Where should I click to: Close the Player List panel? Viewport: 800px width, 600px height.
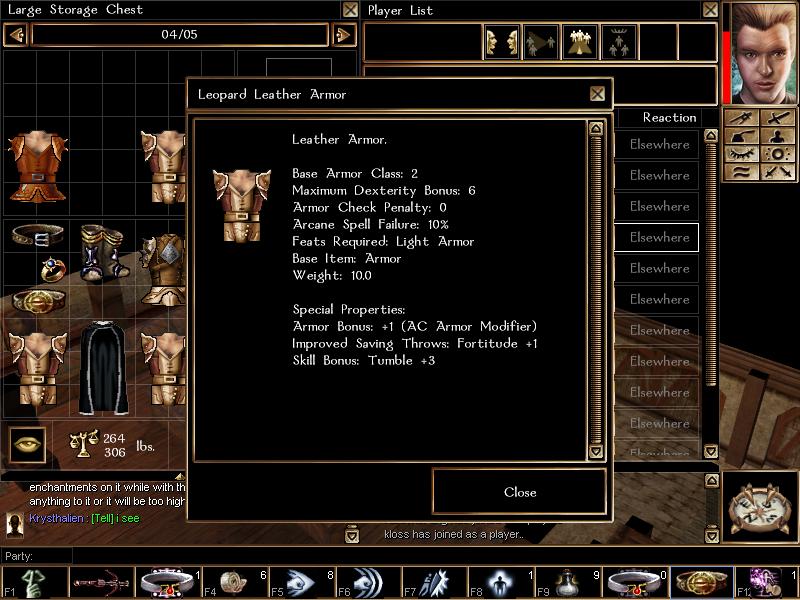tap(709, 10)
